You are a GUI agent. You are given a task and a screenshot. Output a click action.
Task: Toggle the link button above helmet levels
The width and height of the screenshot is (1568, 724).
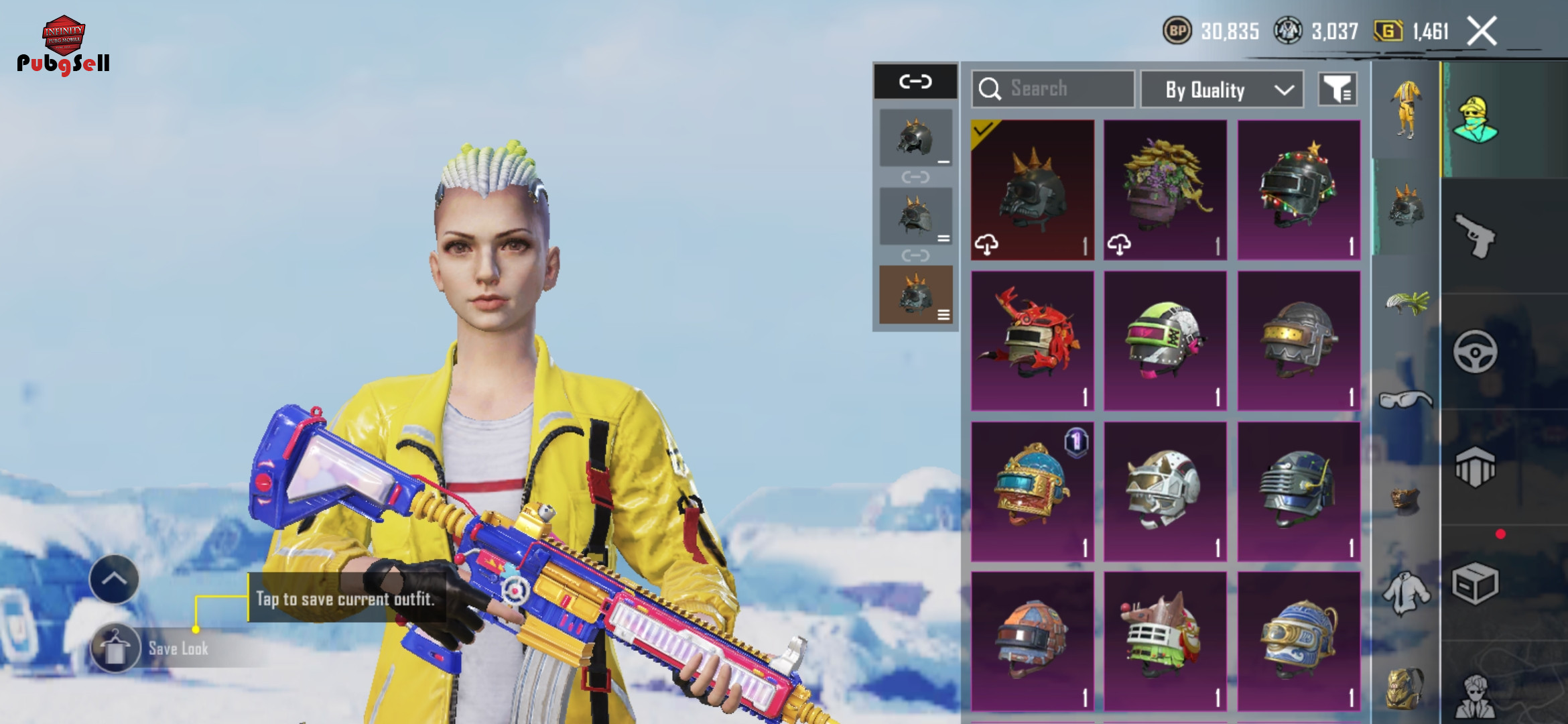pos(915,82)
